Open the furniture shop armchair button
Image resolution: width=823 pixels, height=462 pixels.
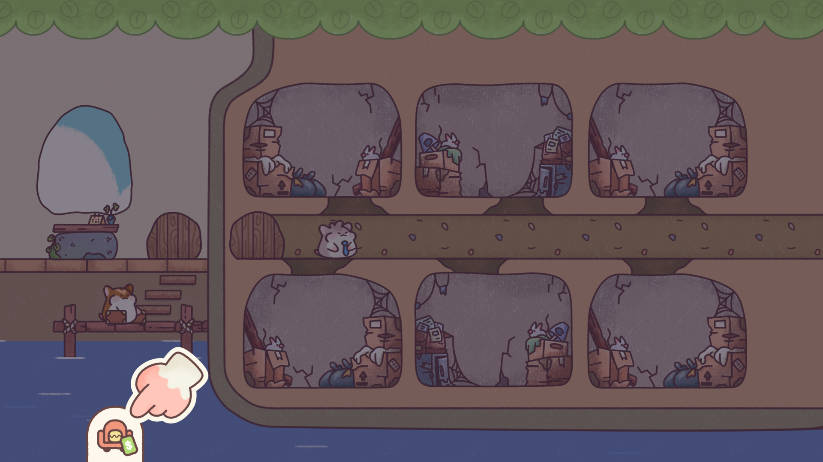(x=115, y=438)
